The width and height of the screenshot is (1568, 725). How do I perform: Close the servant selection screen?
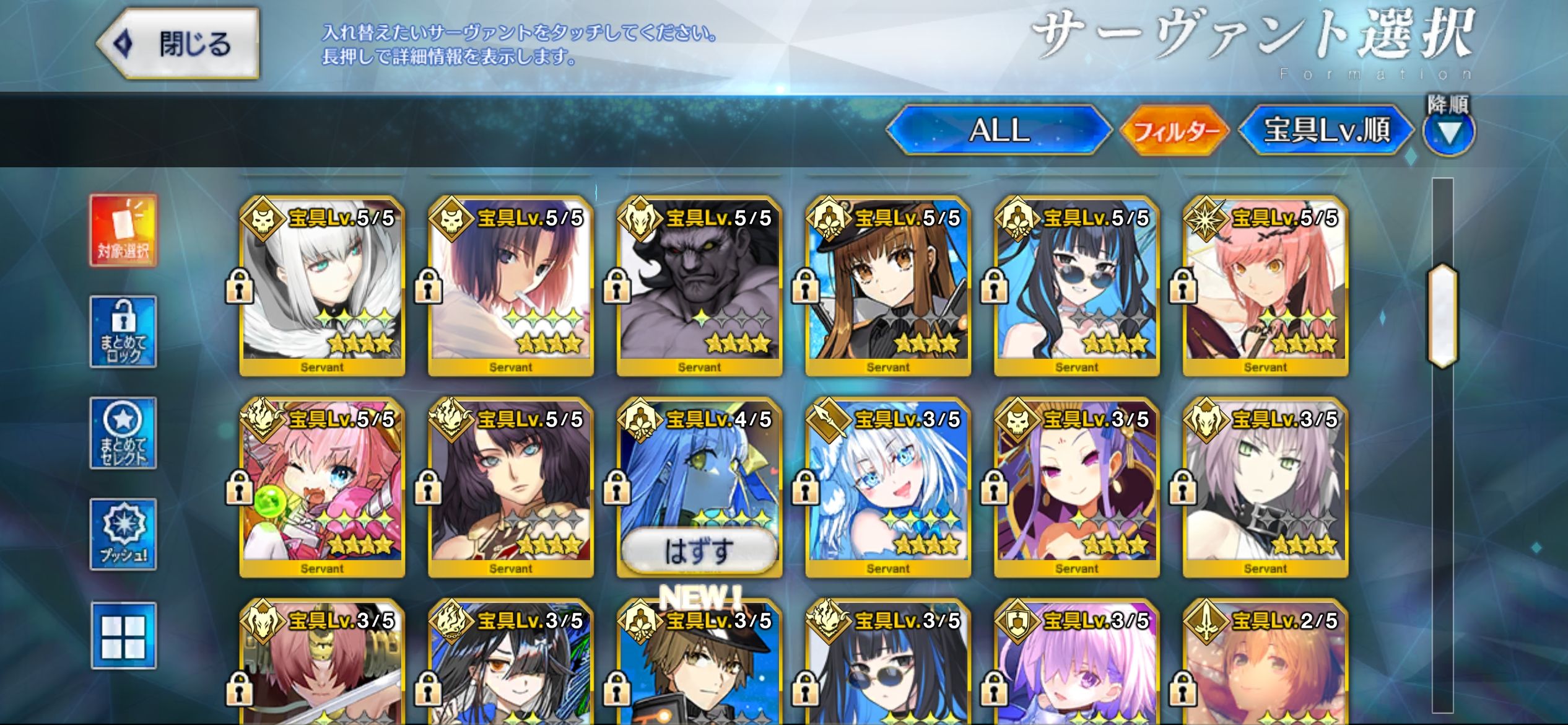[178, 44]
